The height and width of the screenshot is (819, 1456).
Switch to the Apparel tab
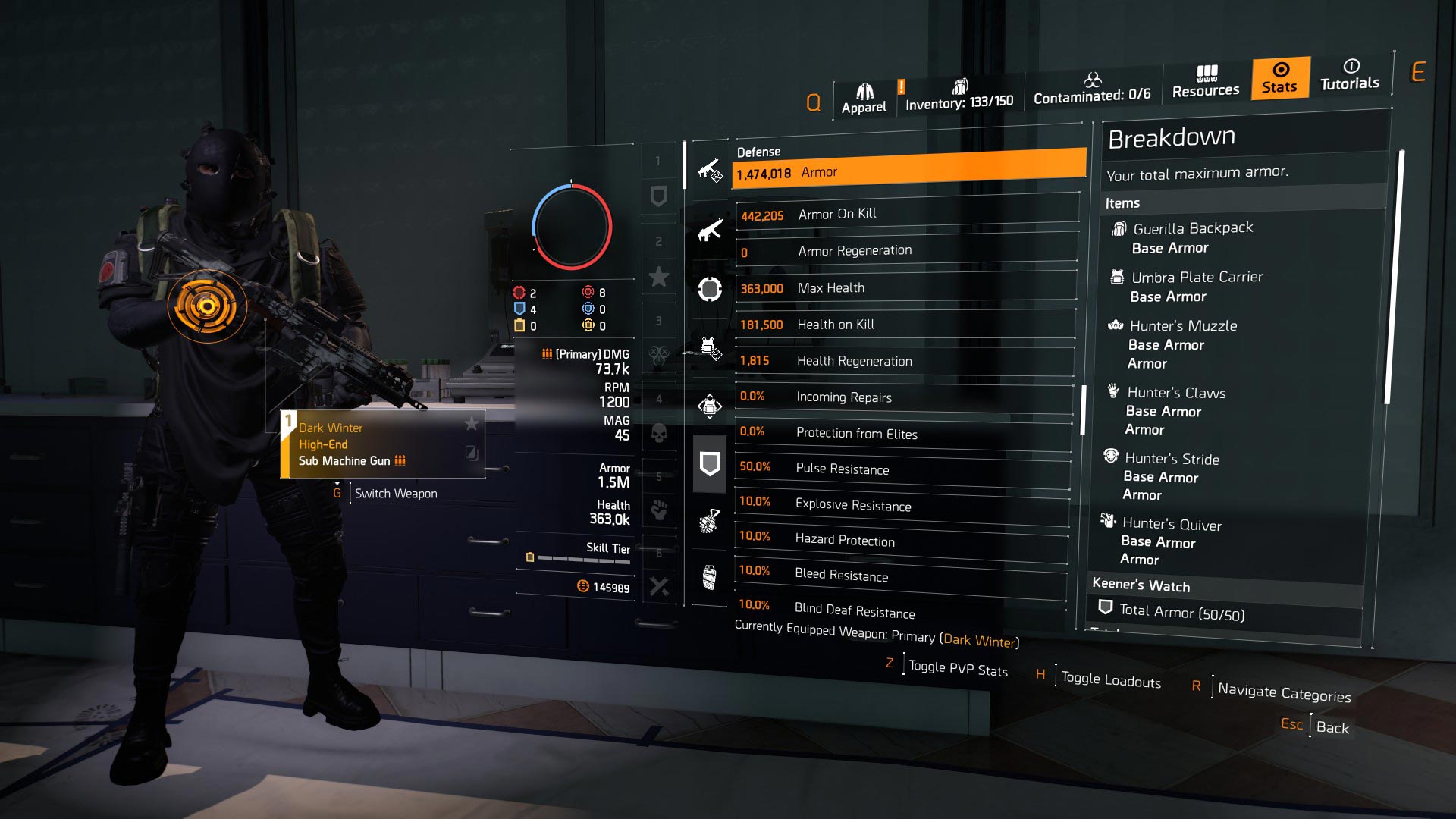click(864, 93)
